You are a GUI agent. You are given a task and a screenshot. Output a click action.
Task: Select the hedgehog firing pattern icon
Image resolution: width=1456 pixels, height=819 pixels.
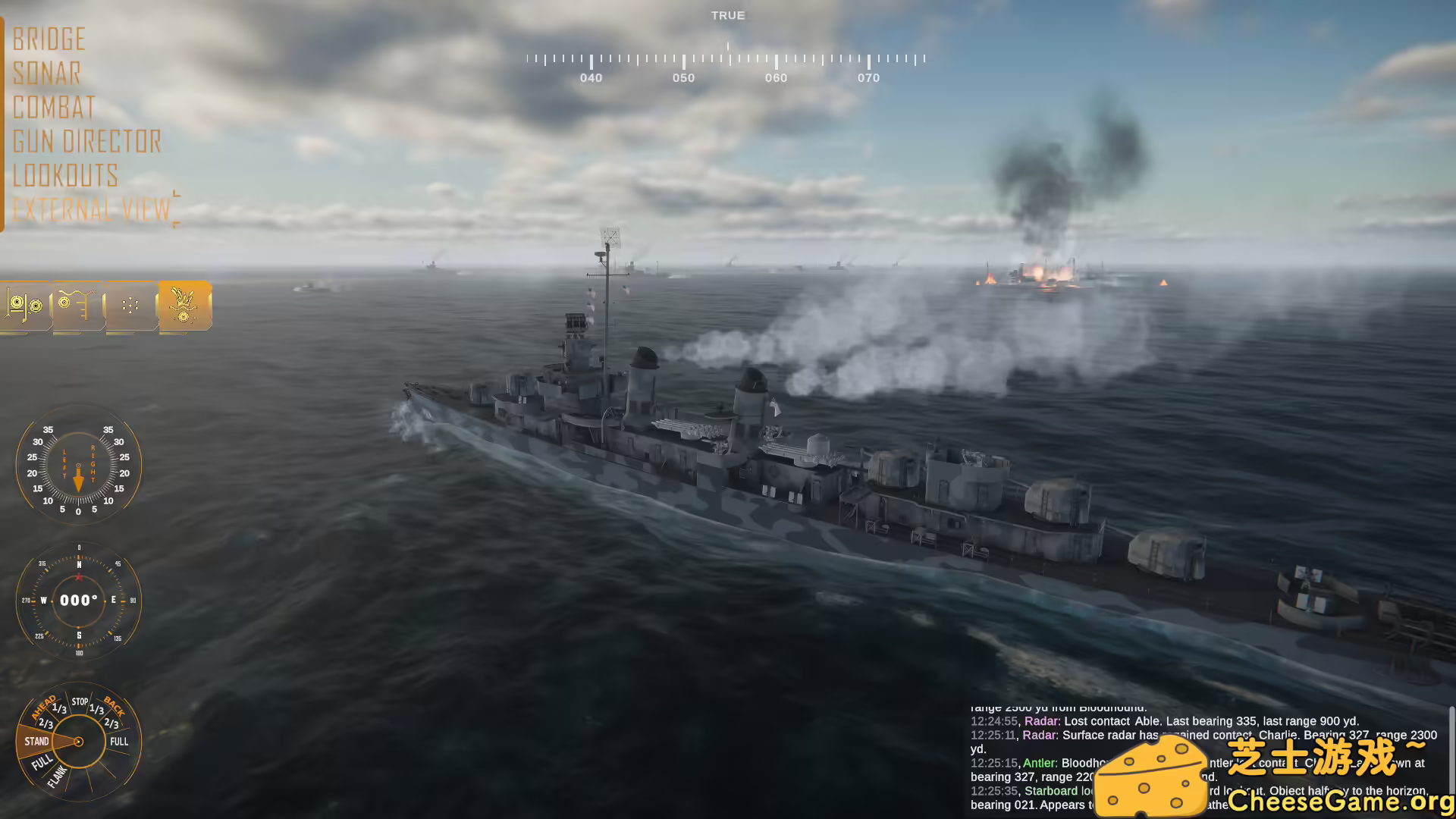[x=131, y=306]
